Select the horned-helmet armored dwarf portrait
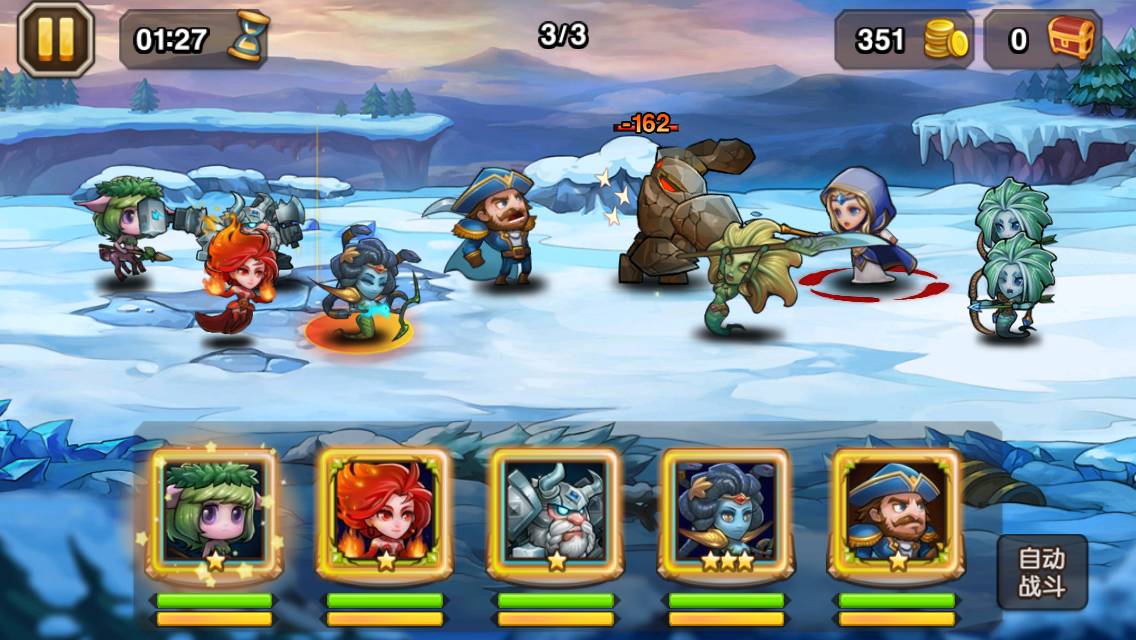Image resolution: width=1136 pixels, height=640 pixels. [x=555, y=512]
